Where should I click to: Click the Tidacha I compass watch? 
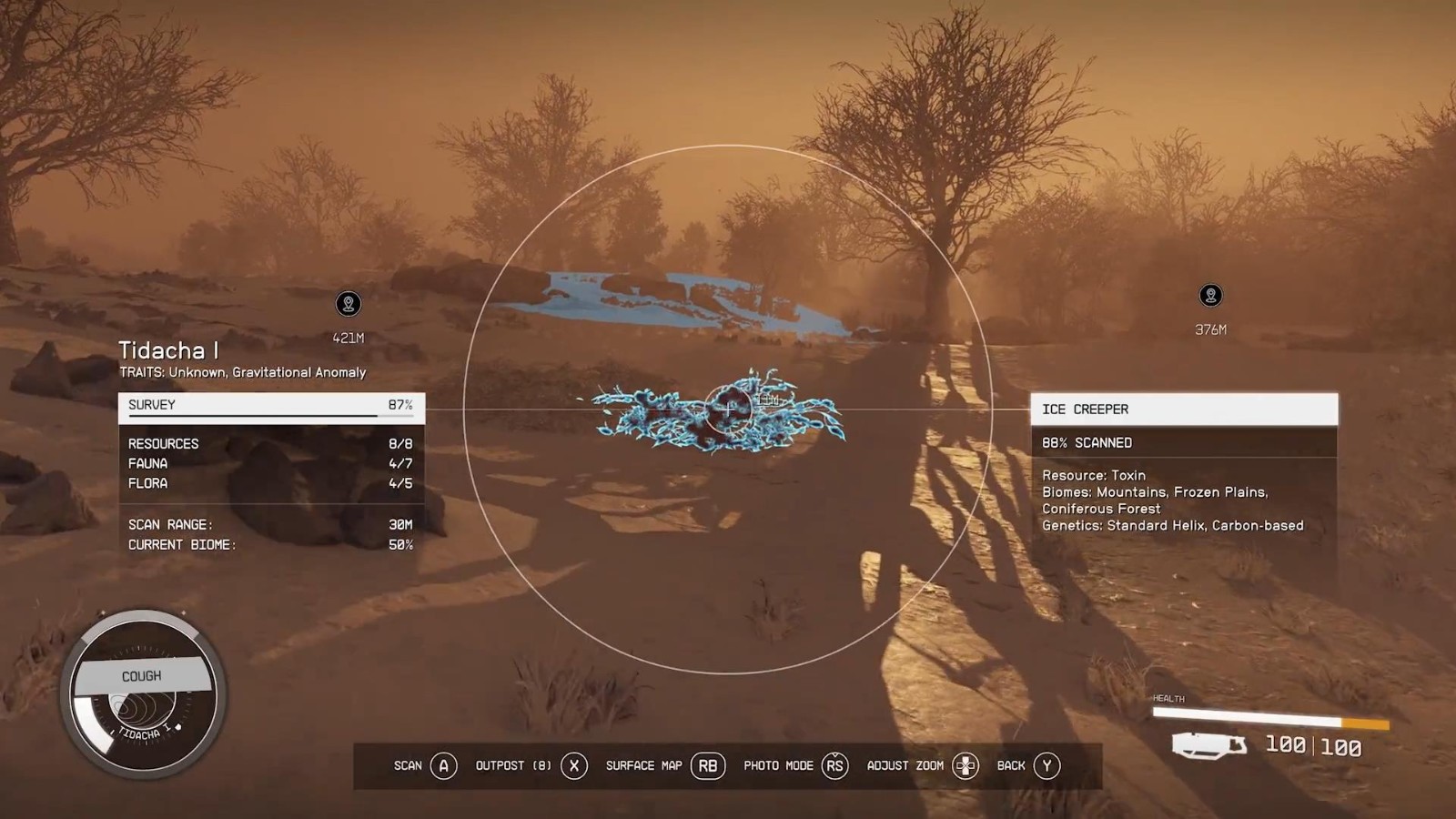(x=143, y=695)
